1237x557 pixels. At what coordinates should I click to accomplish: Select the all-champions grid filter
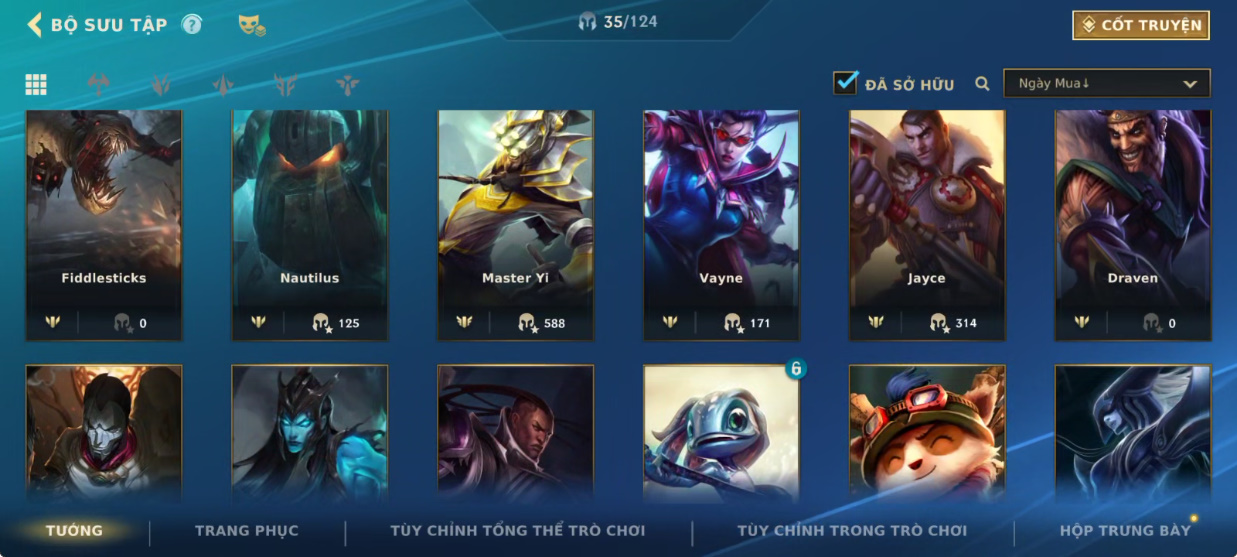[36, 85]
